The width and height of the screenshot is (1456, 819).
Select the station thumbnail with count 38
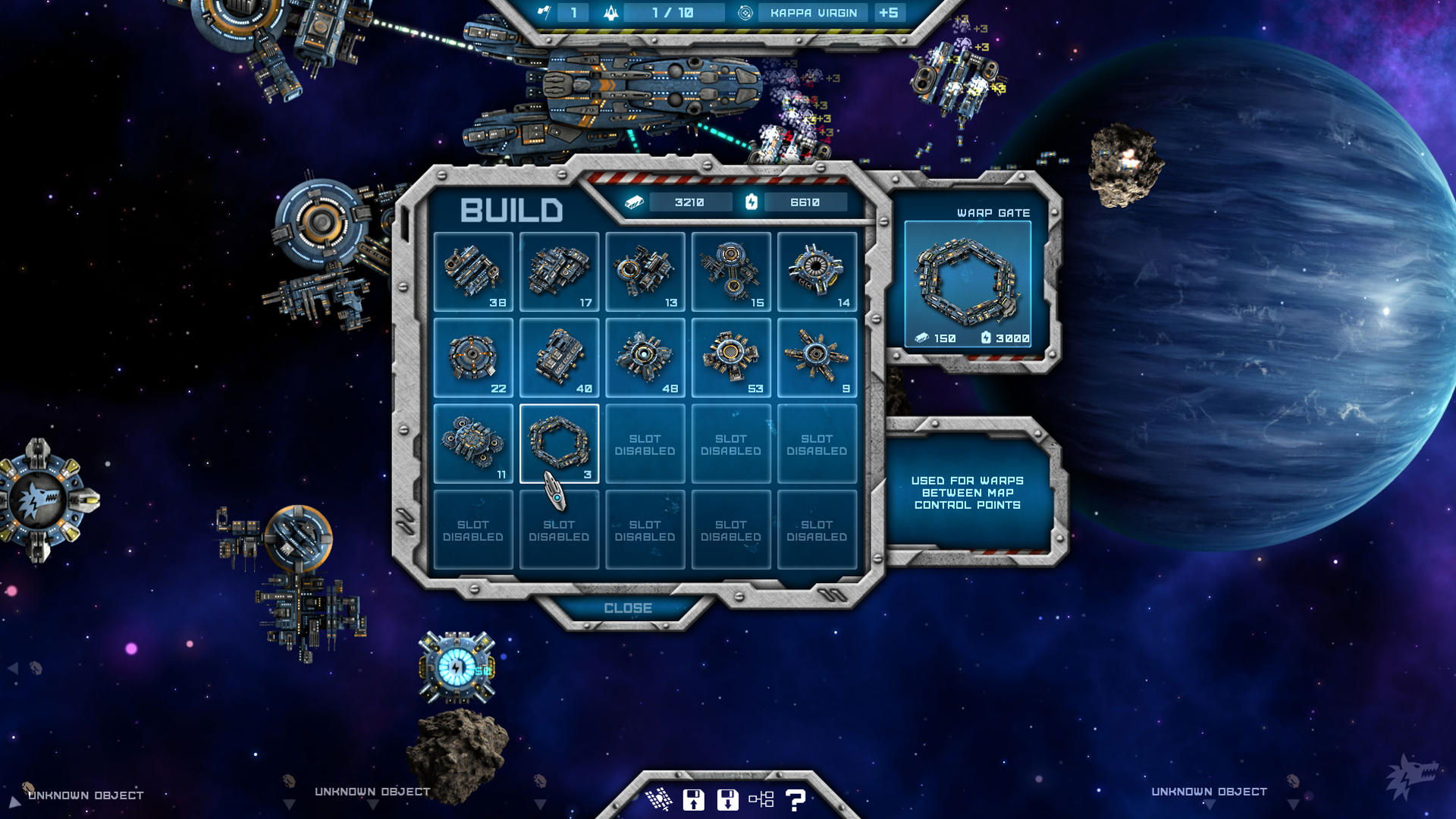(473, 271)
